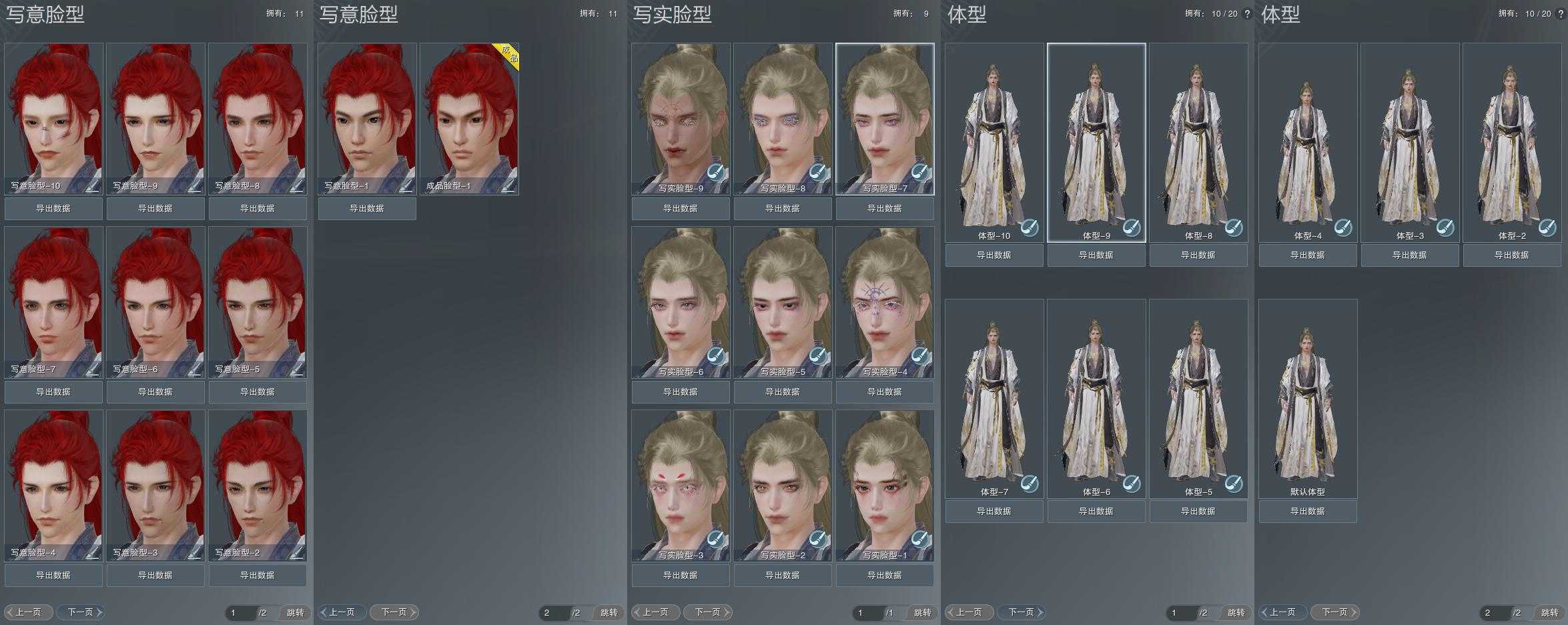
Task: Click 导出数据 under 默认体型
Action: click(x=1308, y=512)
